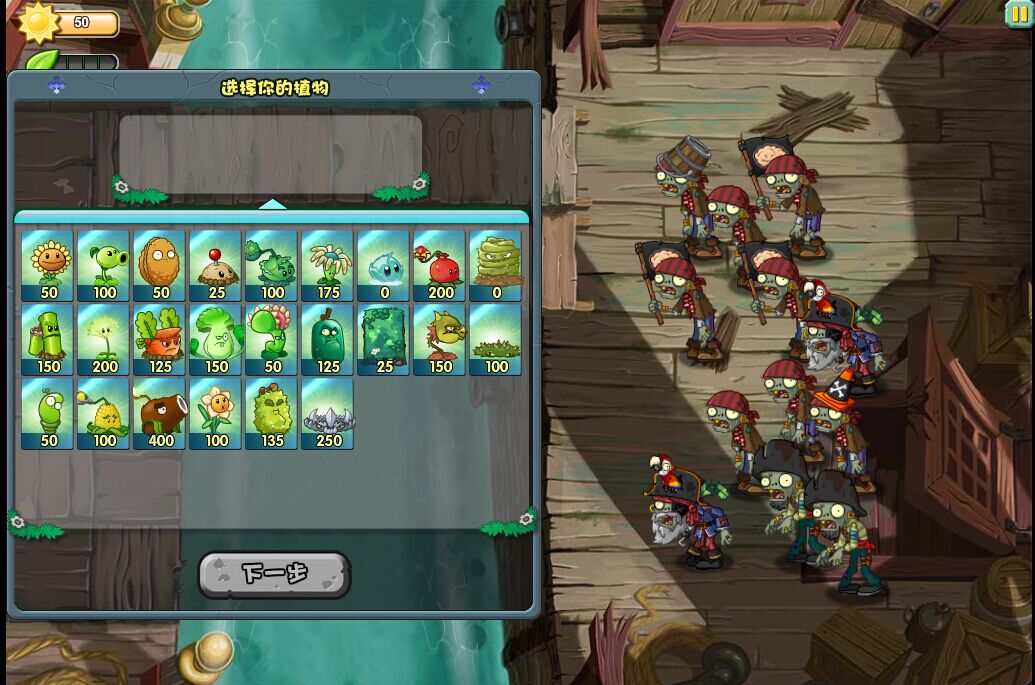Choose the Spikeweed plant card
The width and height of the screenshot is (1035, 685).
495,340
